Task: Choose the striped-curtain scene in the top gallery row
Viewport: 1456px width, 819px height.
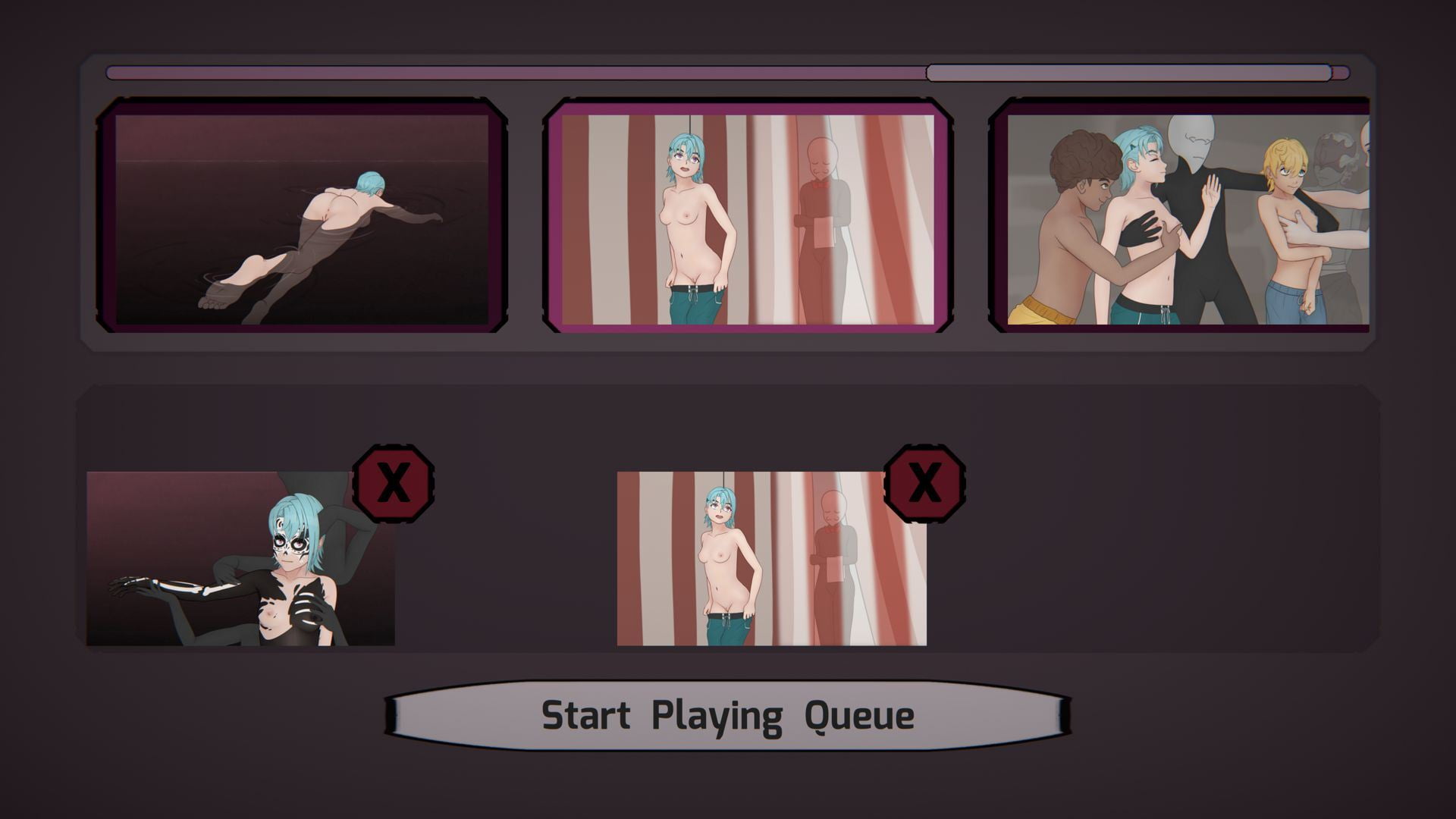Action: (x=748, y=216)
